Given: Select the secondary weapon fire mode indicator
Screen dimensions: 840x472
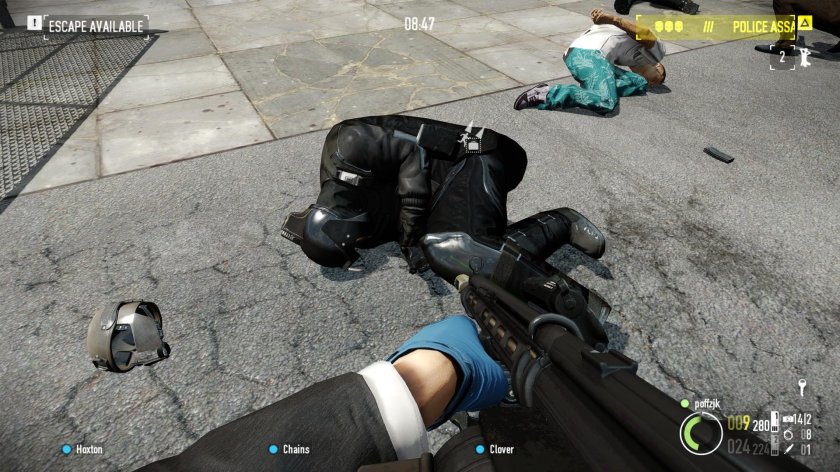Looking at the screenshot, I should tap(772, 447).
